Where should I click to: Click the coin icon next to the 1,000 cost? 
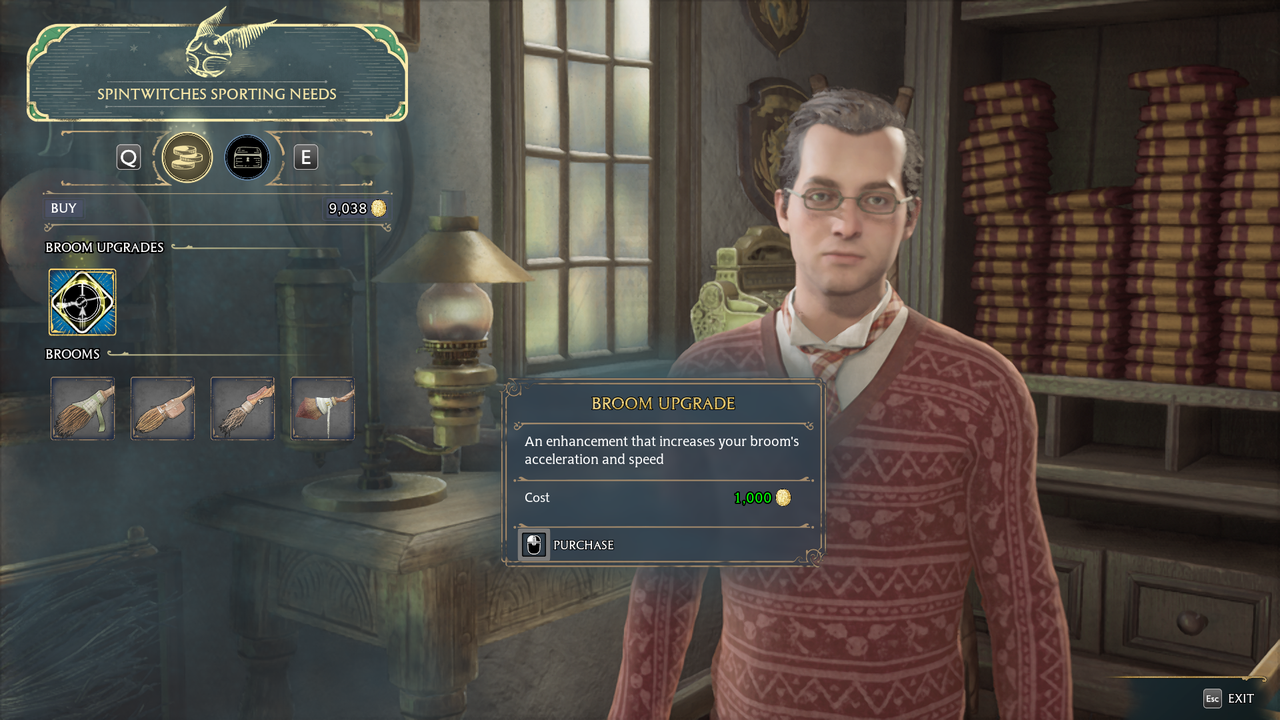pos(785,497)
